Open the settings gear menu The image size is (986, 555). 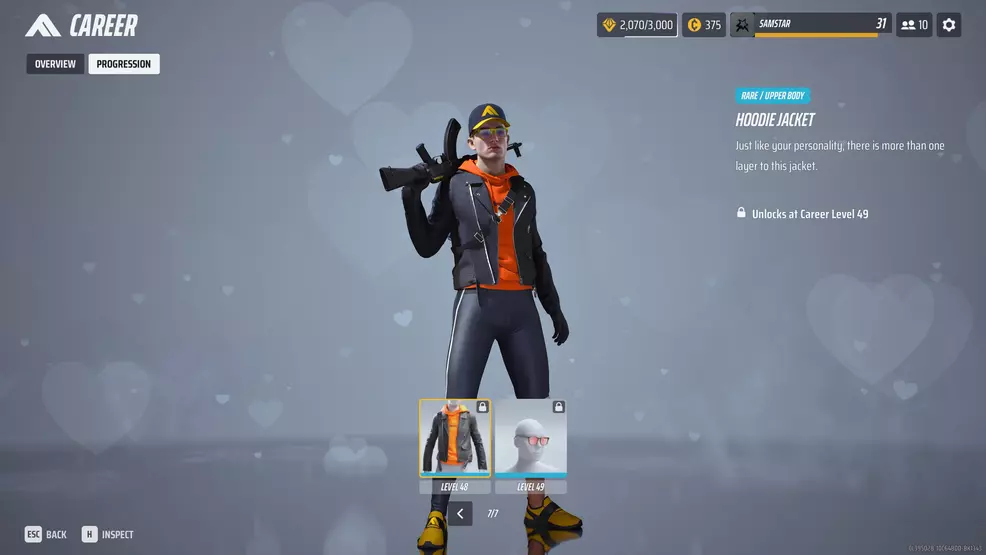949,25
